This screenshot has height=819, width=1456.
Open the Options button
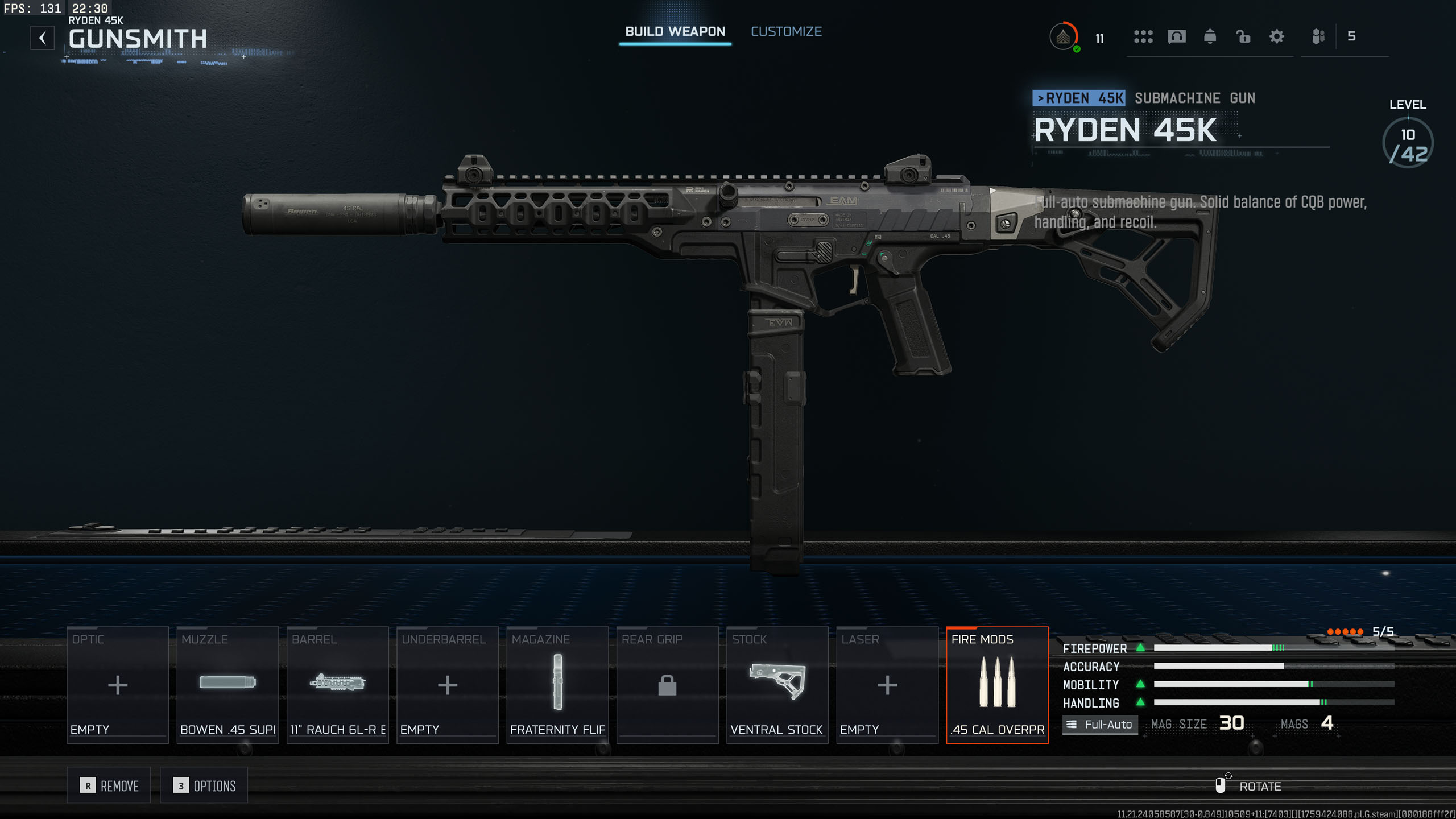(204, 785)
